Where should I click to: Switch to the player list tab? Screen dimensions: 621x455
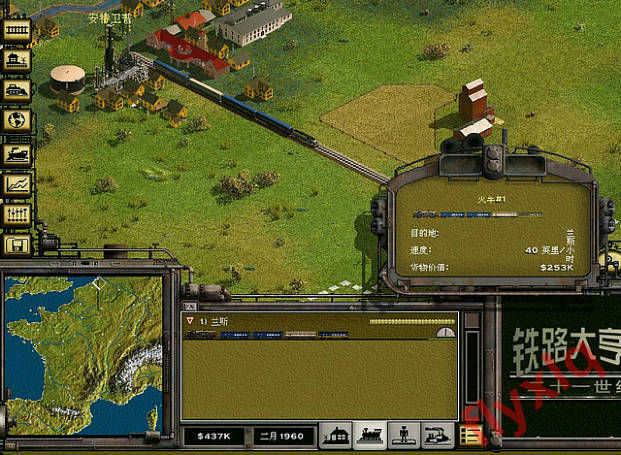click(405, 436)
